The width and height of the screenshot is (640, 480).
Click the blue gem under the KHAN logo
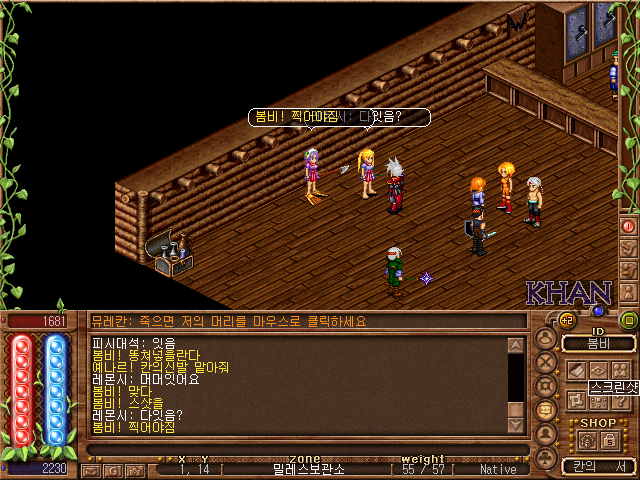(x=599, y=311)
